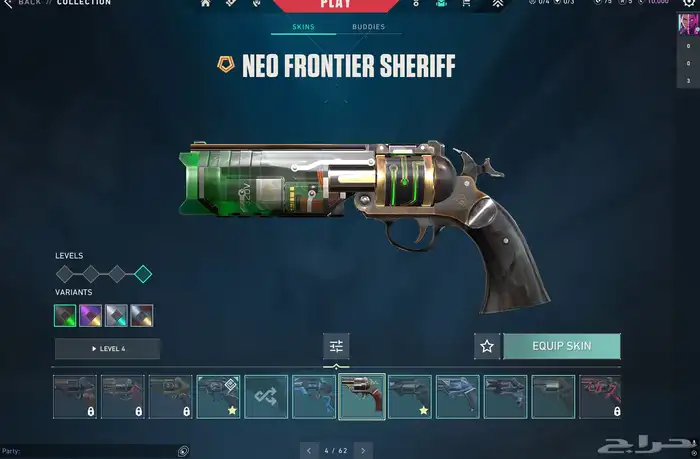Equip the Neo Frontier Sheriff skin

[562, 346]
